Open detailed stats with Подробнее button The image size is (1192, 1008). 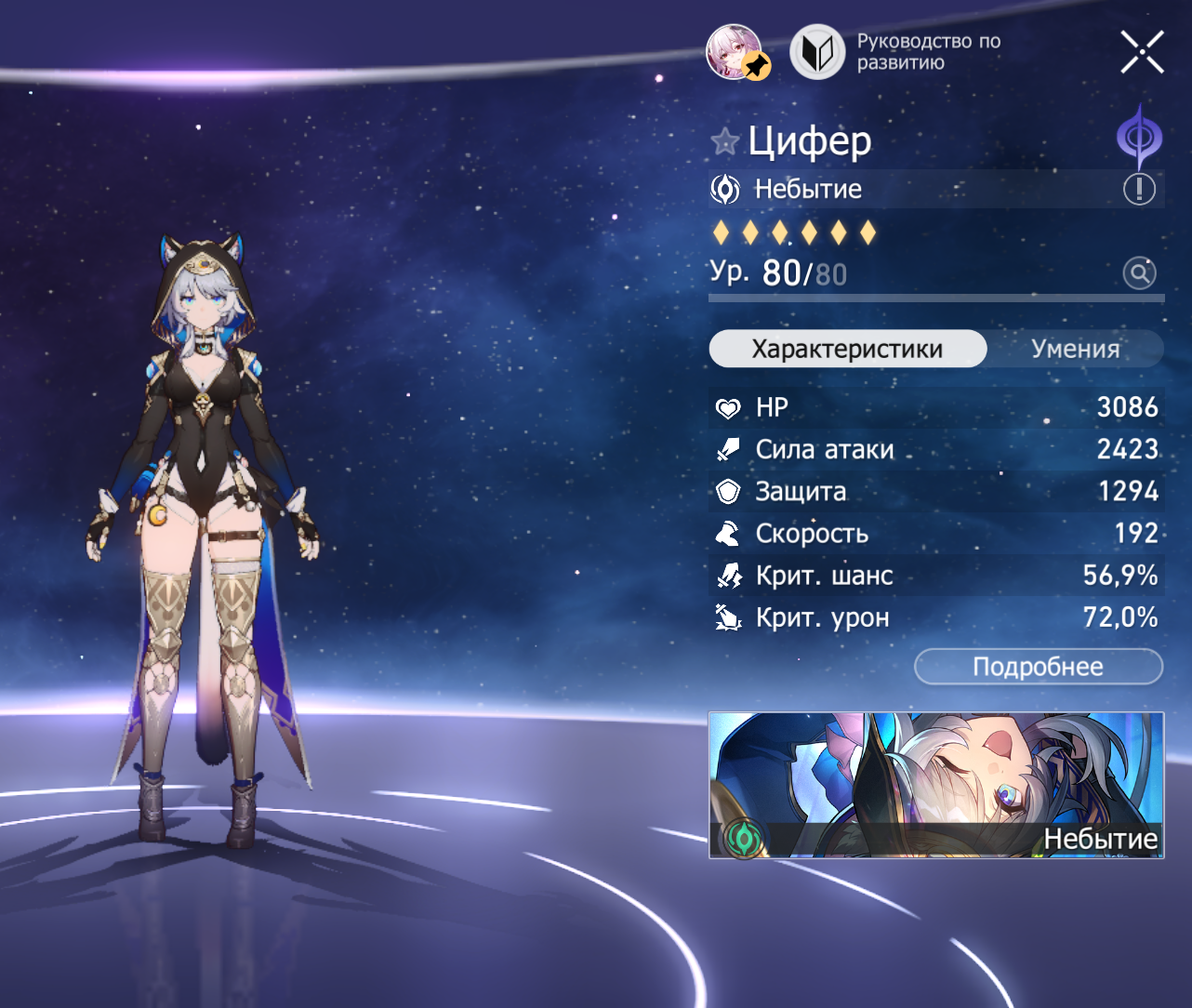tap(1038, 667)
